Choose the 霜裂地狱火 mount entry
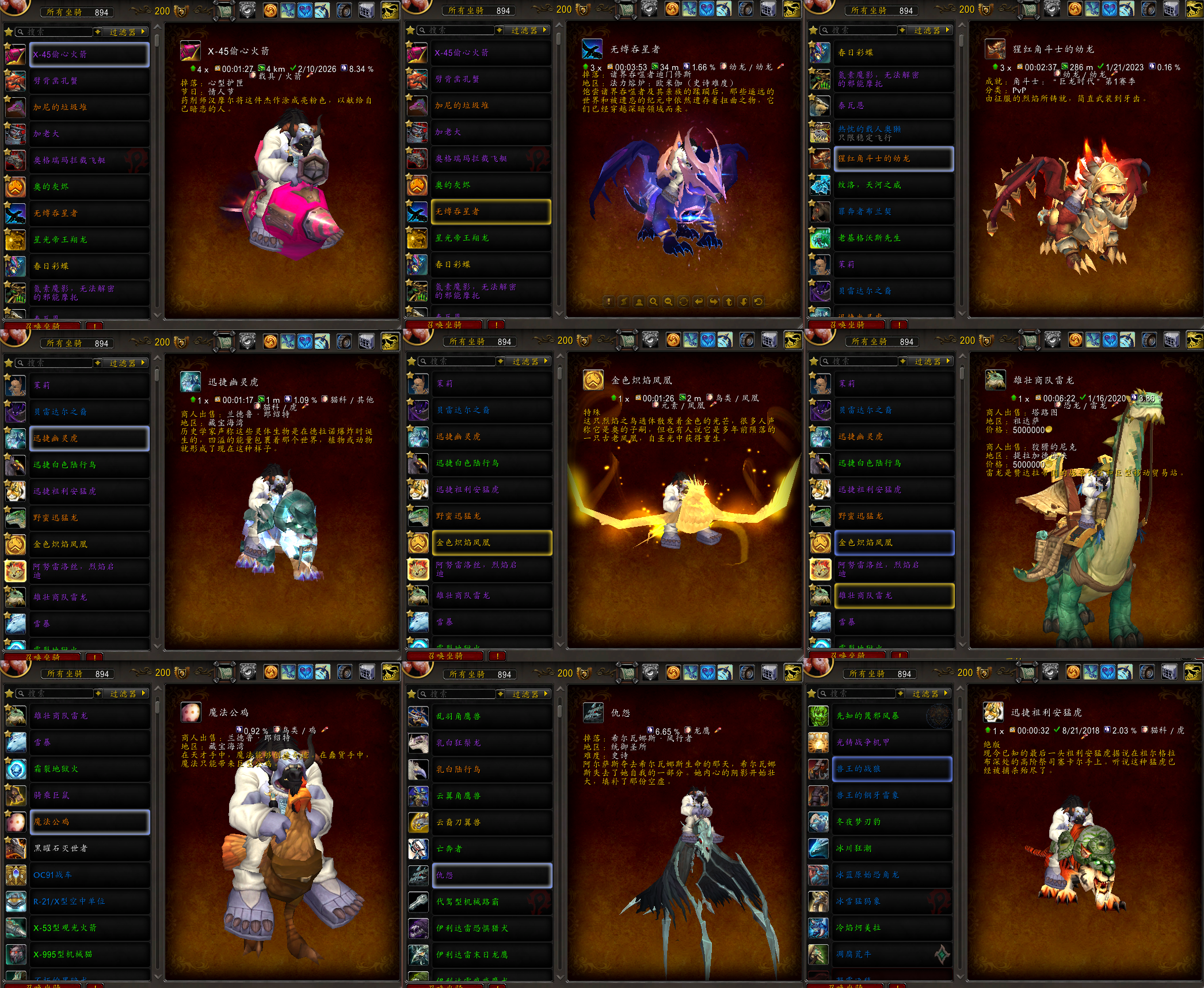The image size is (1204, 988). click(89, 769)
